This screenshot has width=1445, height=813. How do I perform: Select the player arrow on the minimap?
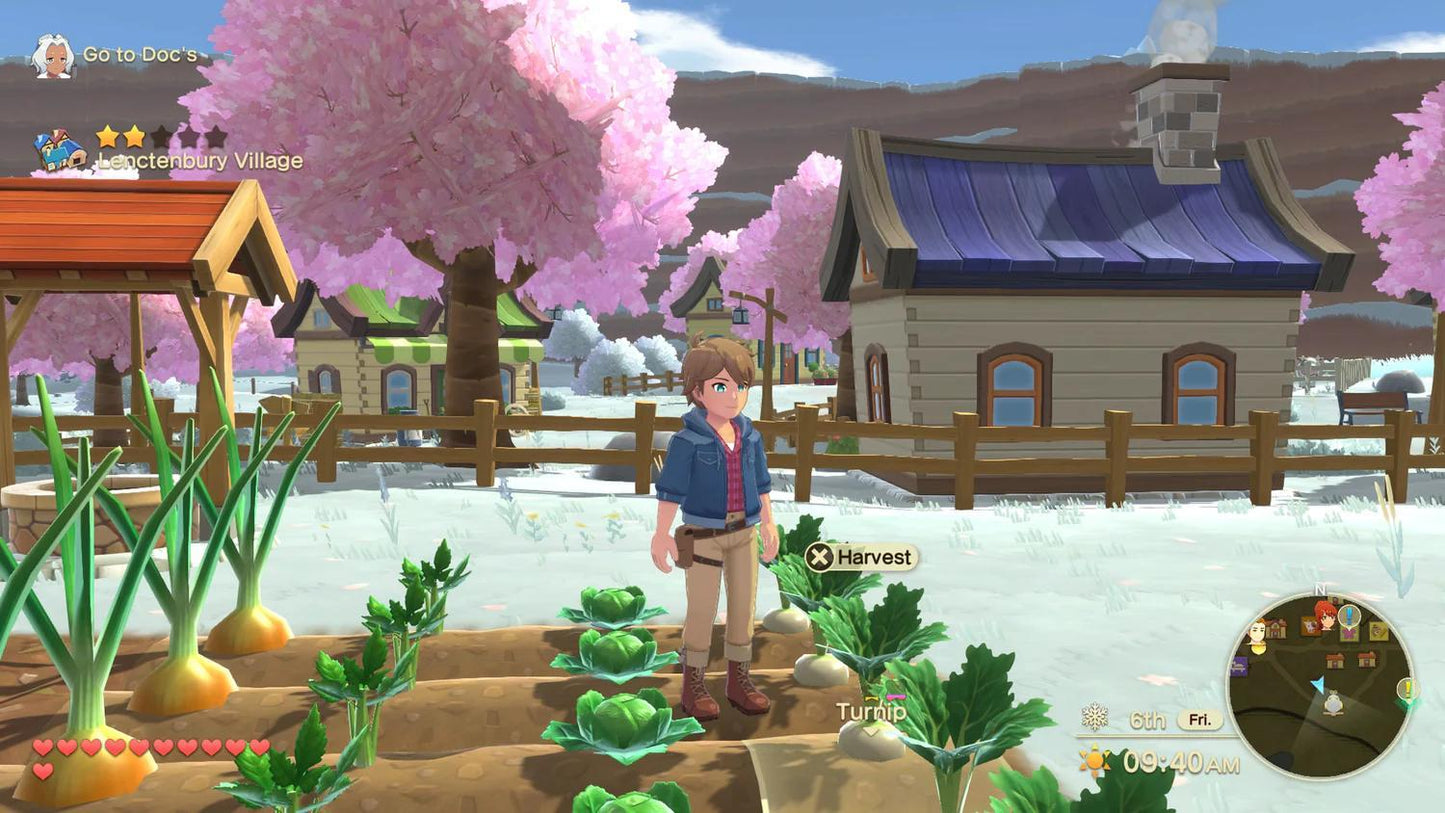click(x=1318, y=685)
